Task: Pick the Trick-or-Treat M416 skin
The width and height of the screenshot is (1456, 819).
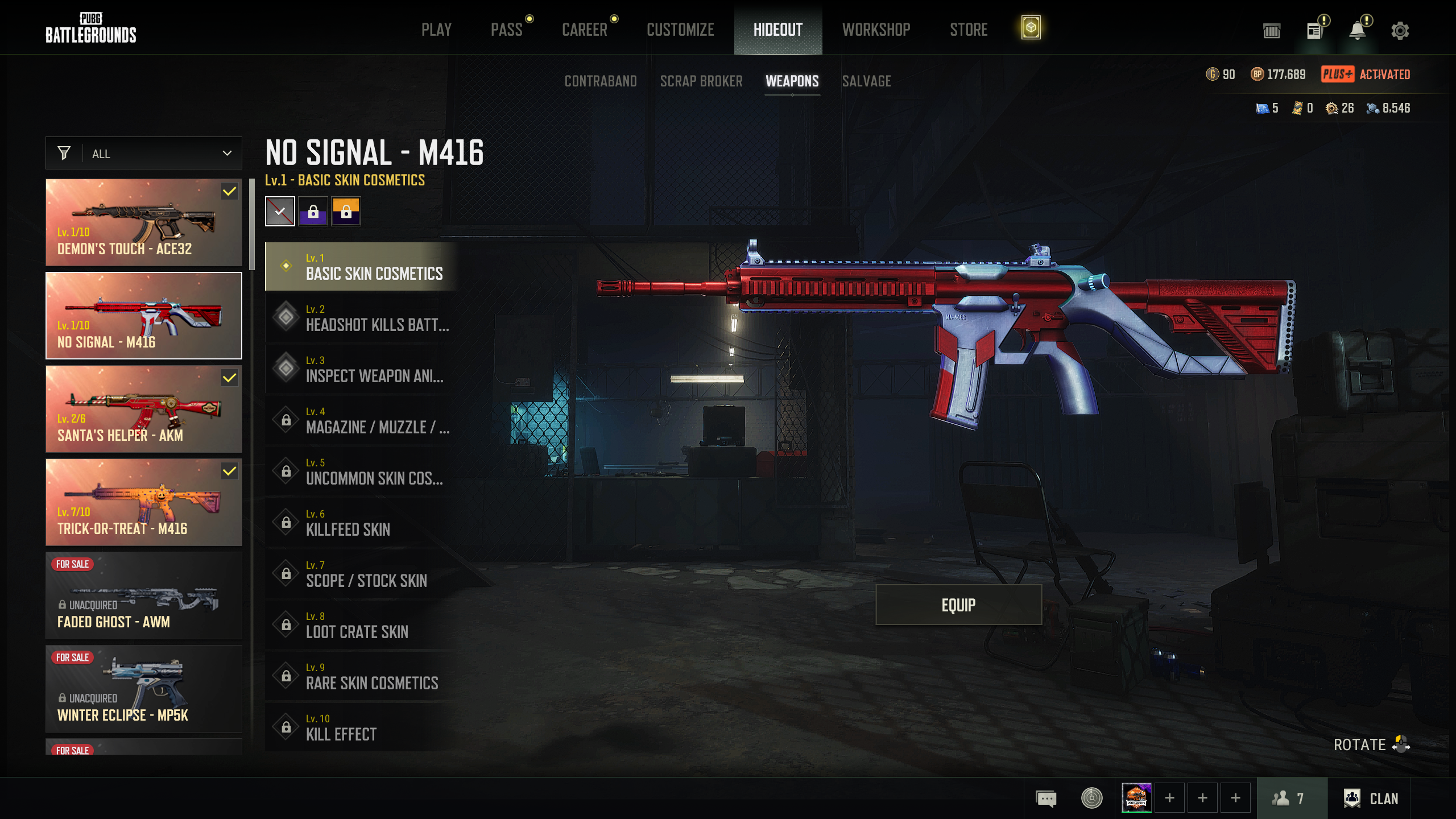Action: coord(144,502)
